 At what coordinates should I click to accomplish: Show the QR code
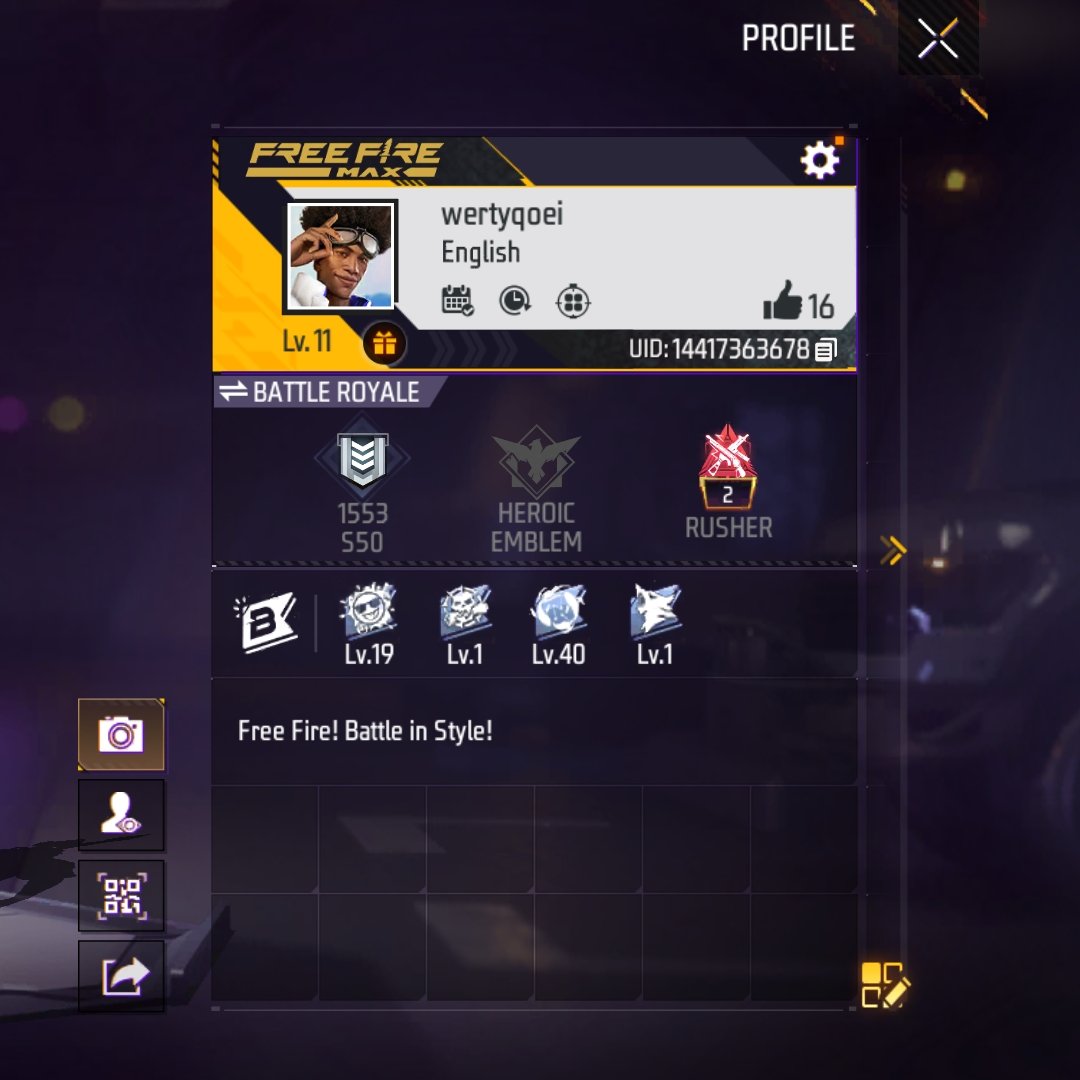(x=121, y=895)
